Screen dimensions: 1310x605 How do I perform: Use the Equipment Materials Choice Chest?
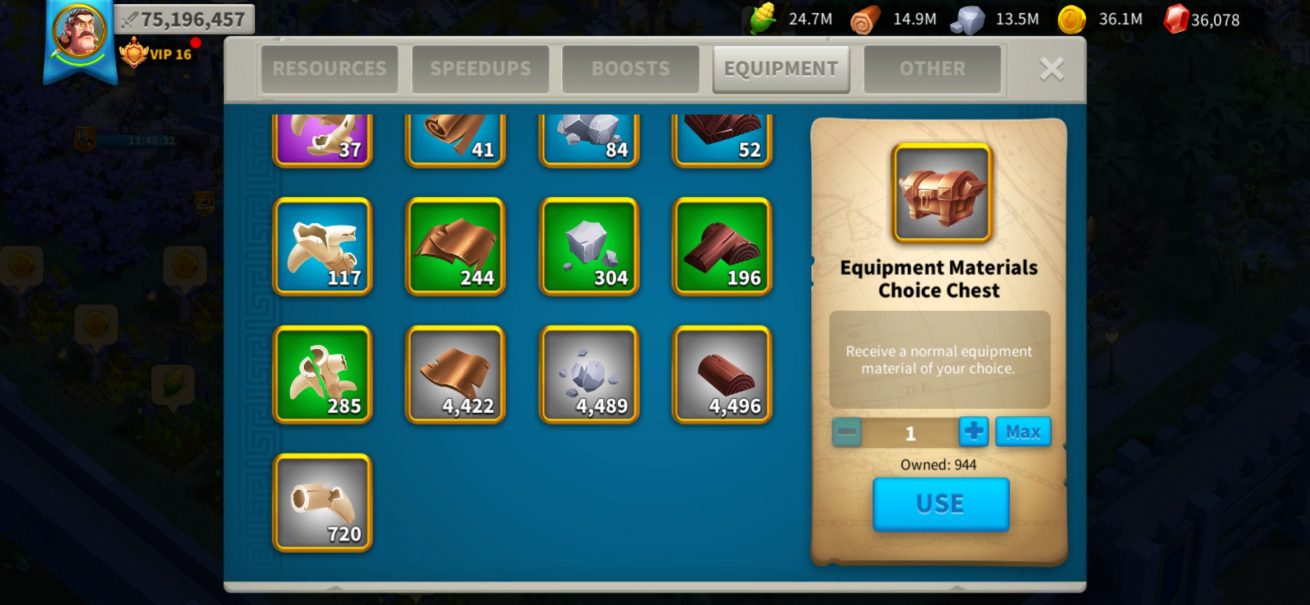(x=940, y=504)
